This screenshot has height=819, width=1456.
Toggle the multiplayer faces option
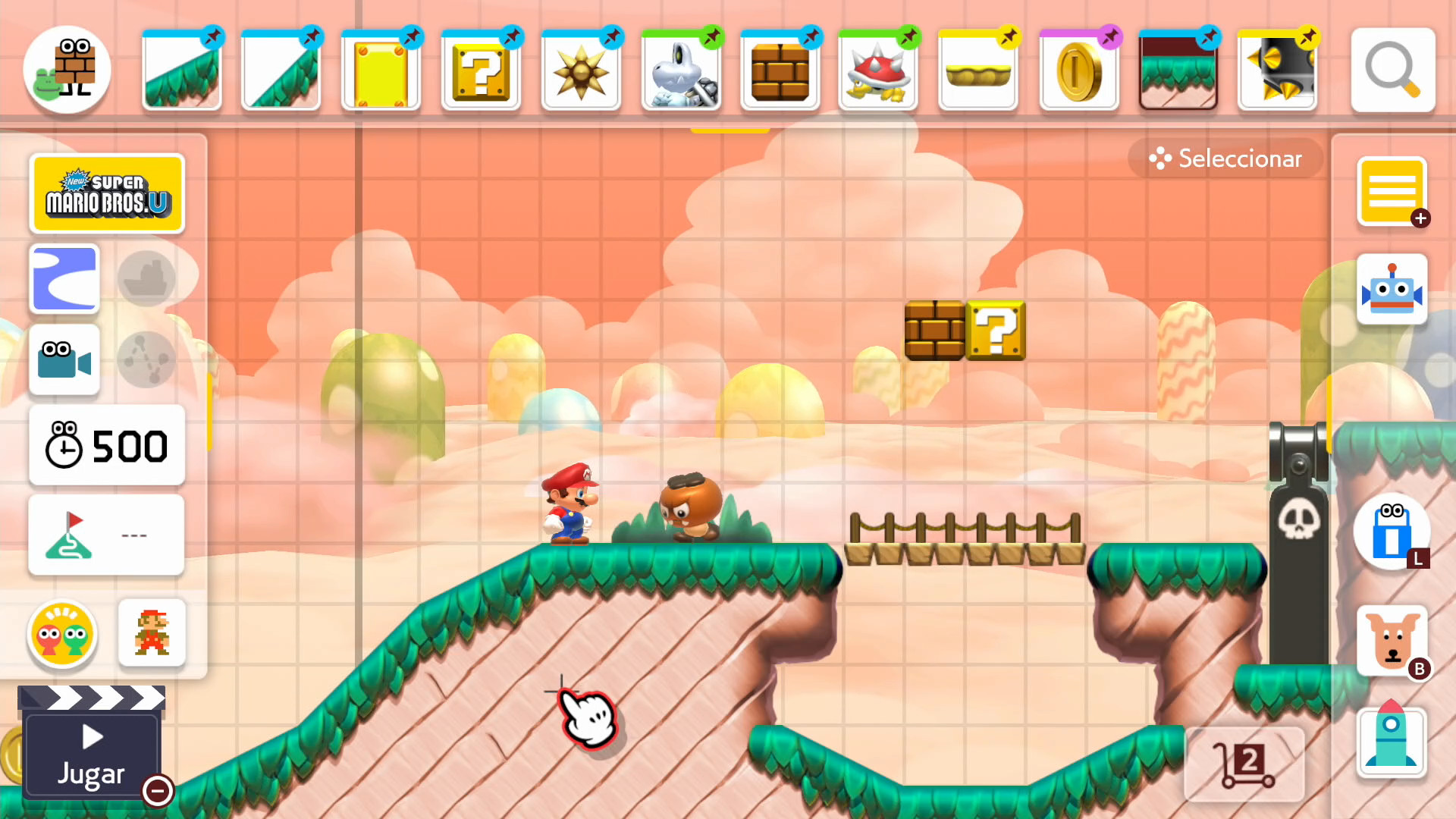coord(61,635)
